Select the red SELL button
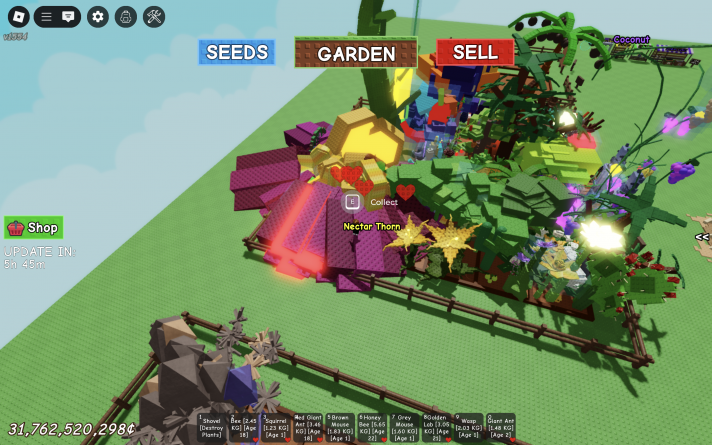 pos(475,52)
